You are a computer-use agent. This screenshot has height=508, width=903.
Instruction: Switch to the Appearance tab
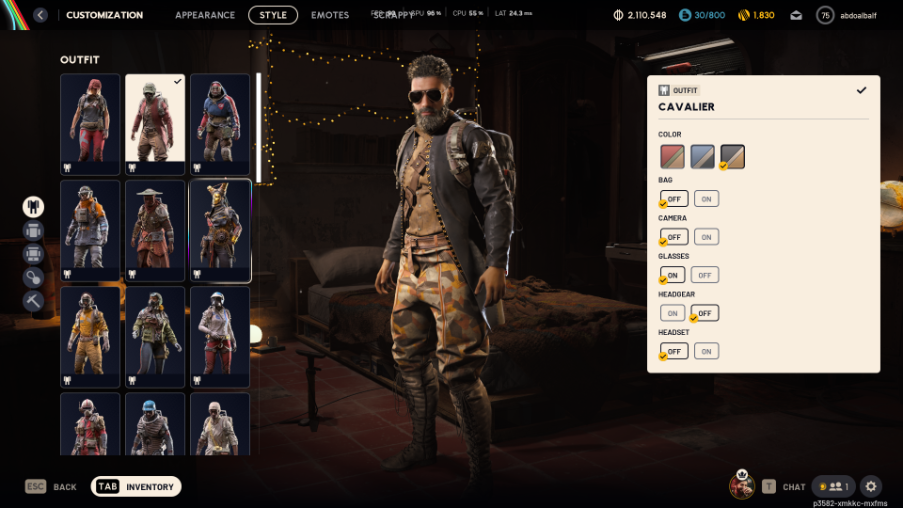[x=205, y=15]
